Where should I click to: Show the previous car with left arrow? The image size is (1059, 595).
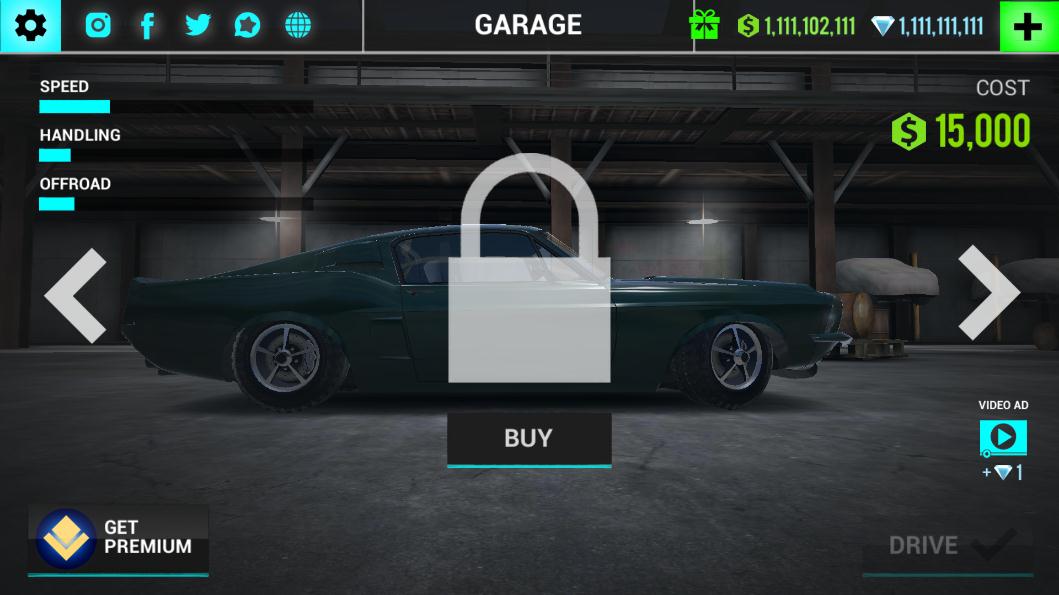(76, 295)
